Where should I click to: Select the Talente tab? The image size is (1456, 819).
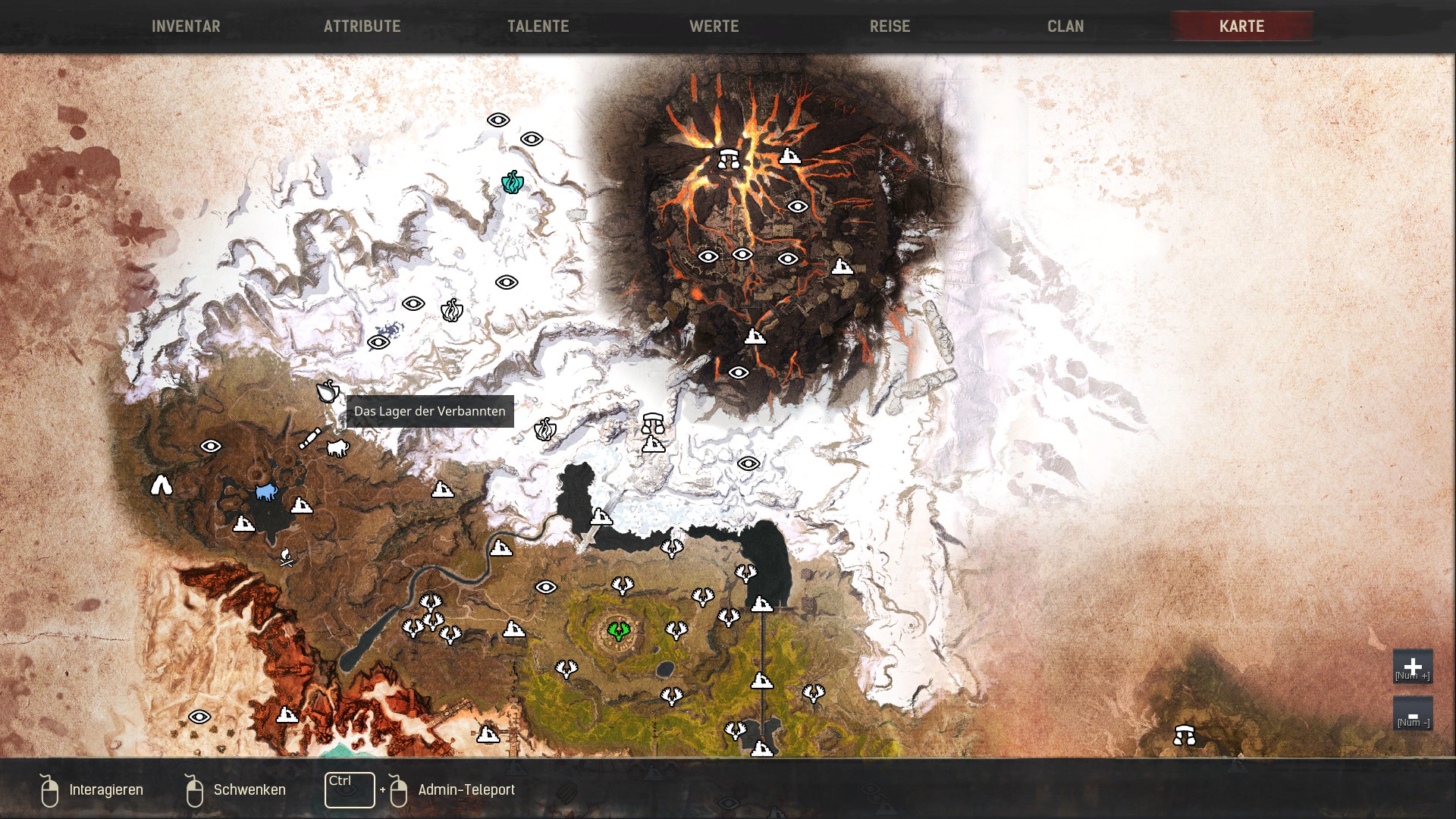(538, 27)
